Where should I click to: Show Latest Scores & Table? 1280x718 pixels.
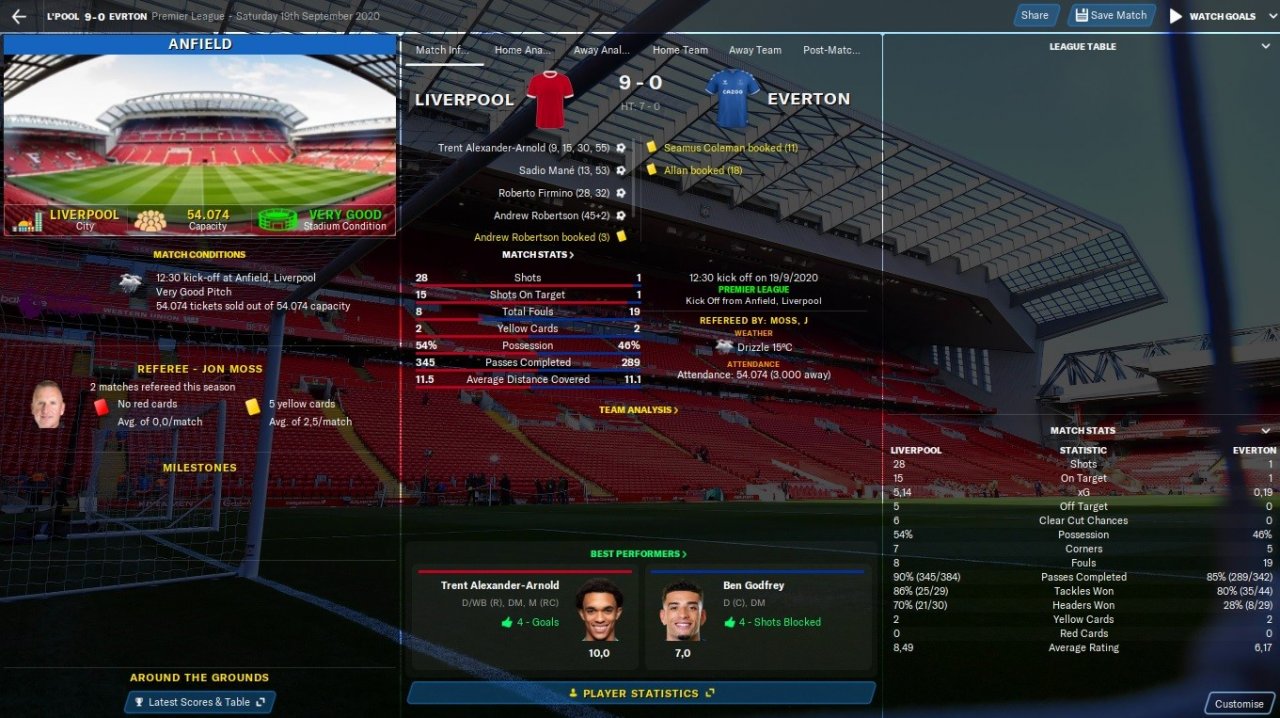coord(199,702)
